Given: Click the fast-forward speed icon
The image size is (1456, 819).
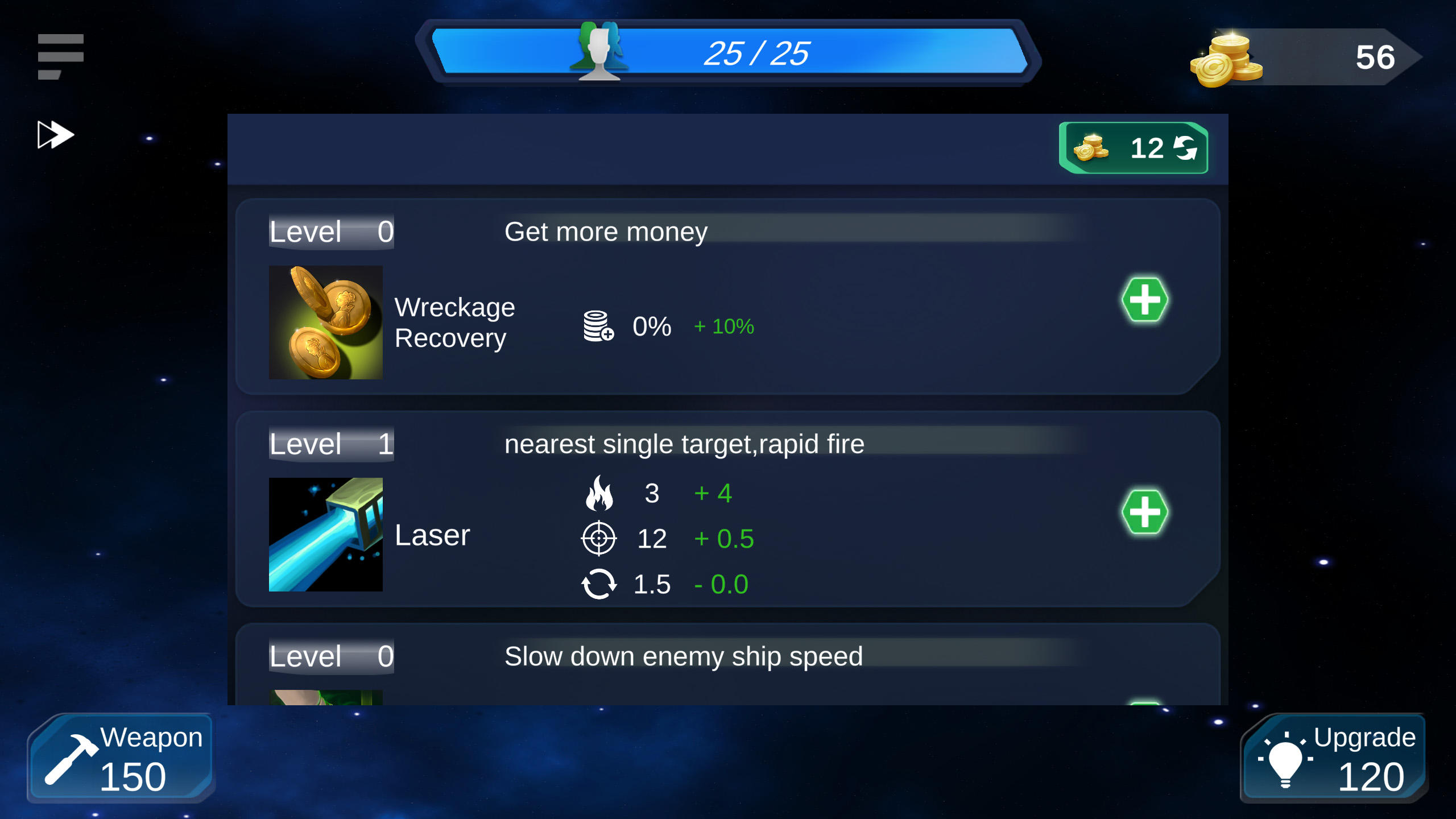Looking at the screenshot, I should point(55,134).
